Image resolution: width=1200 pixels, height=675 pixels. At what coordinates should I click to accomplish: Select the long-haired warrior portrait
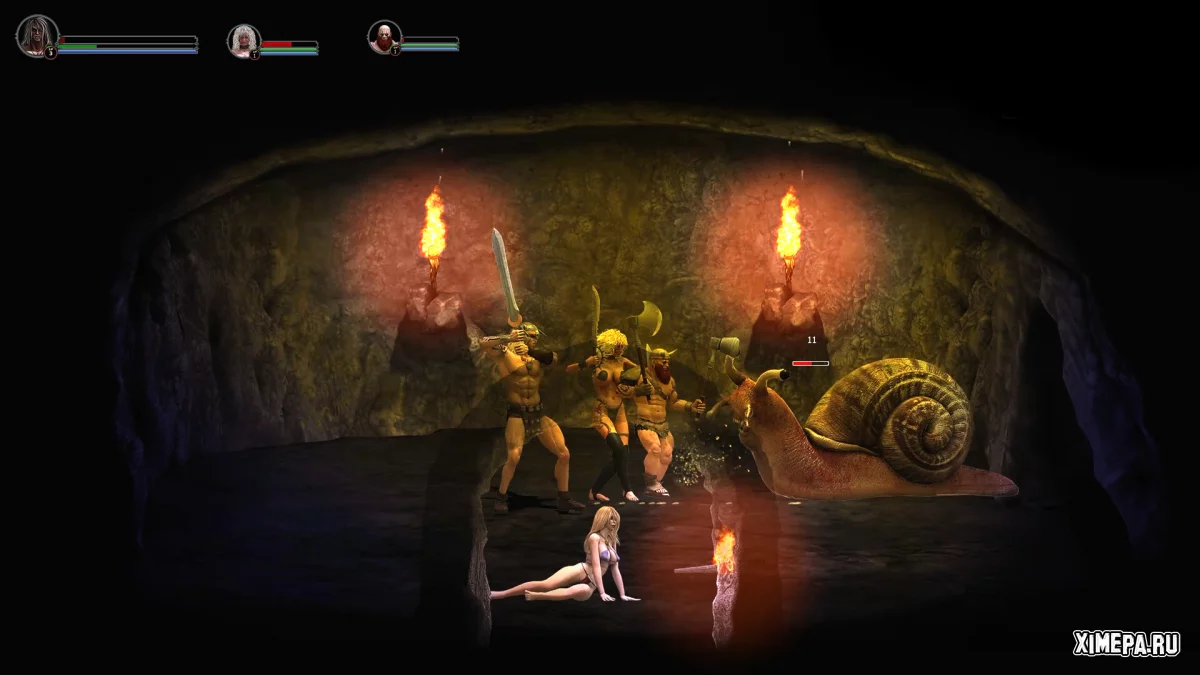37,35
